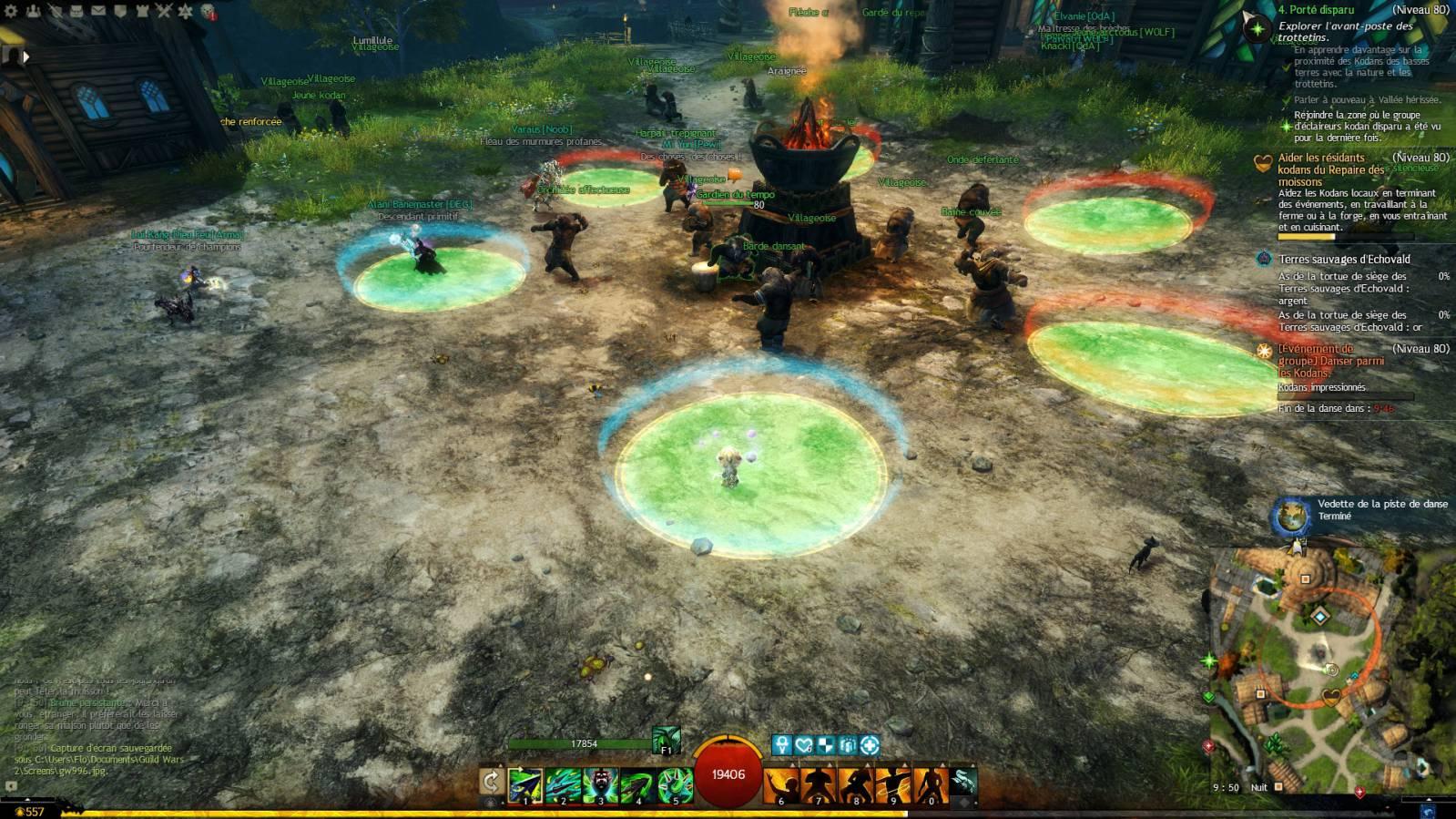
Task: Open the game menu gear icon
Action: [12, 12]
